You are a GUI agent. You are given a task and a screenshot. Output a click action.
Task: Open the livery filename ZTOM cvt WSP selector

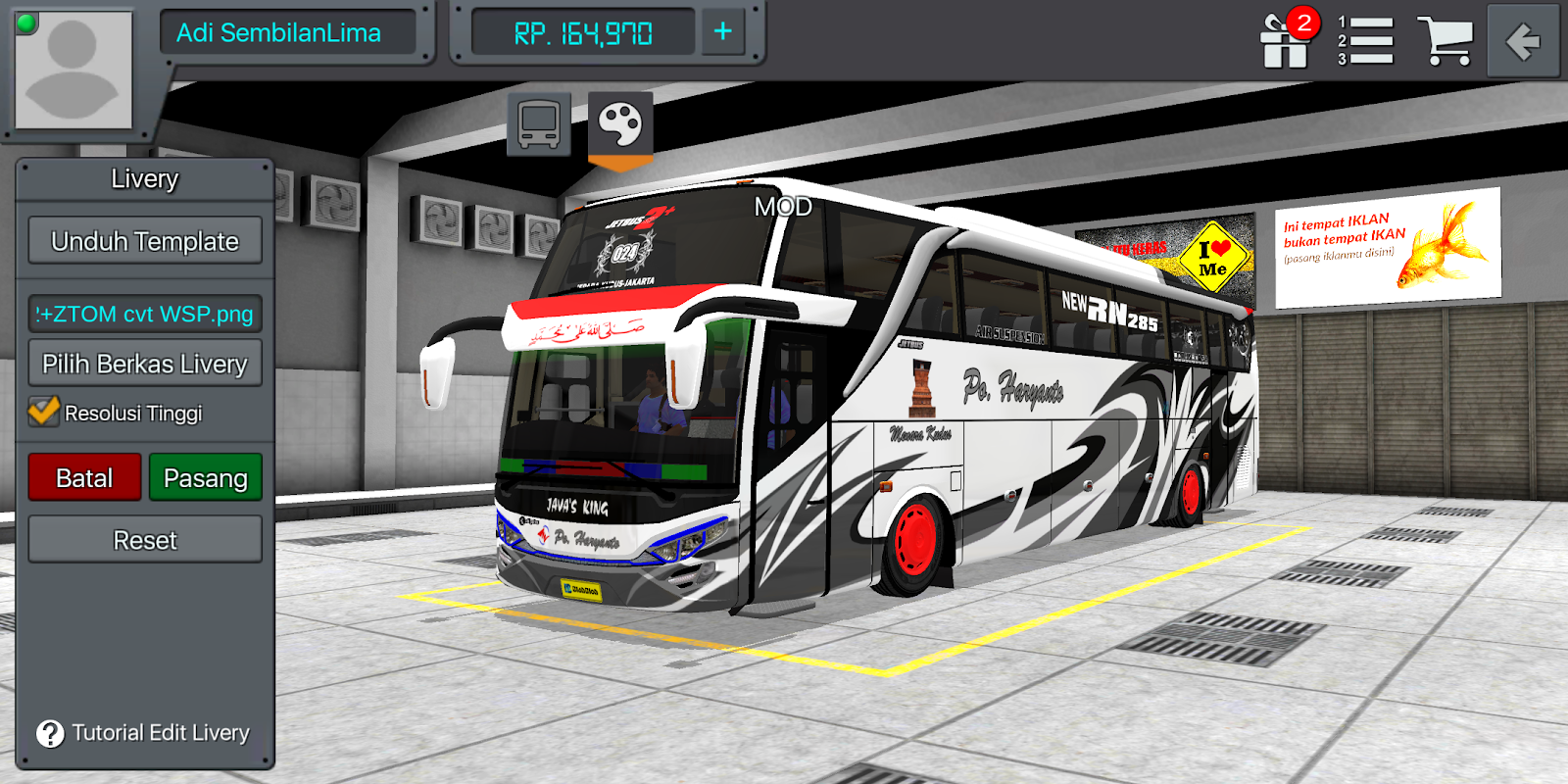145,313
